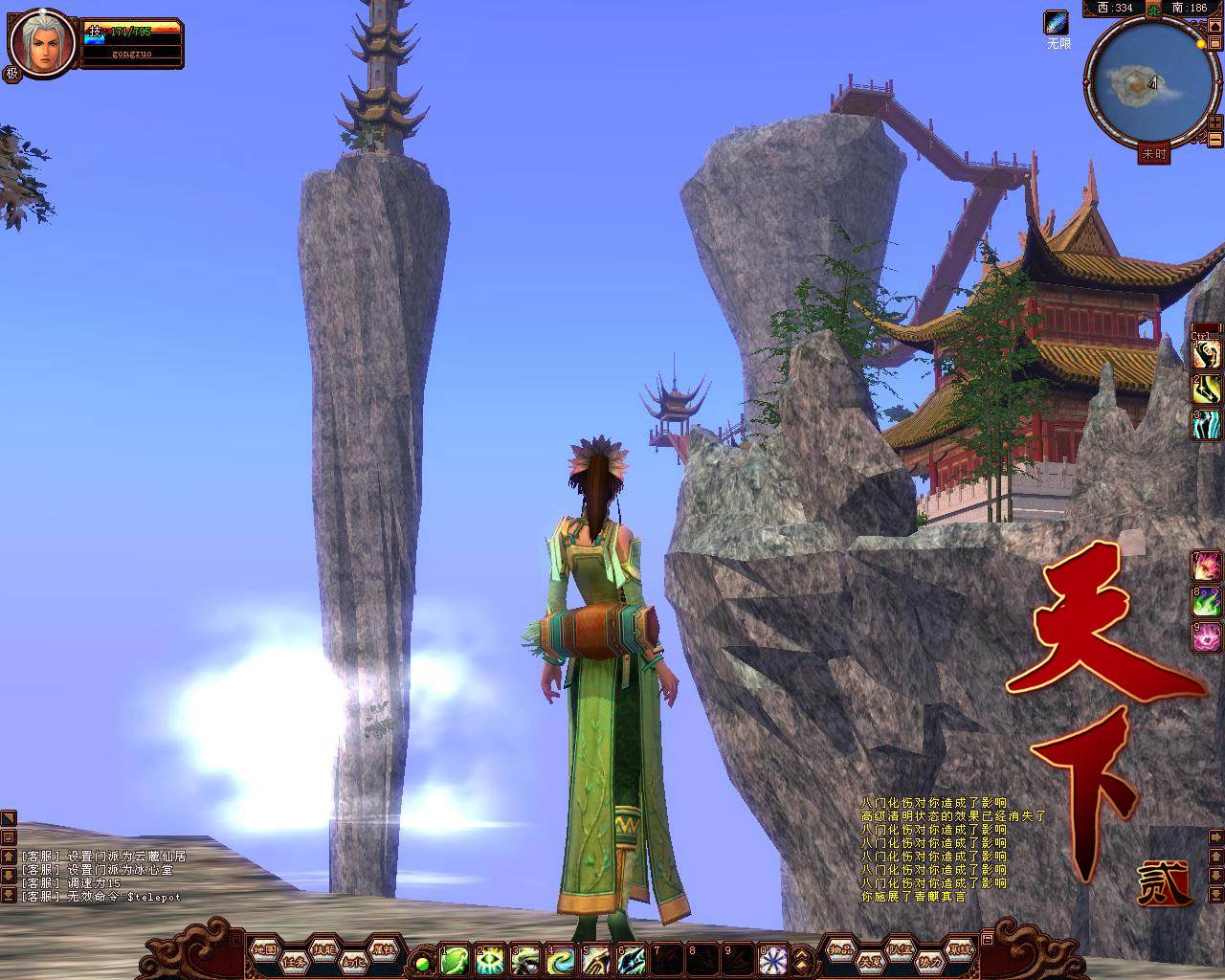Image resolution: width=1225 pixels, height=980 pixels.
Task: Open the 地图 map menu button
Action: pyautogui.click(x=264, y=949)
